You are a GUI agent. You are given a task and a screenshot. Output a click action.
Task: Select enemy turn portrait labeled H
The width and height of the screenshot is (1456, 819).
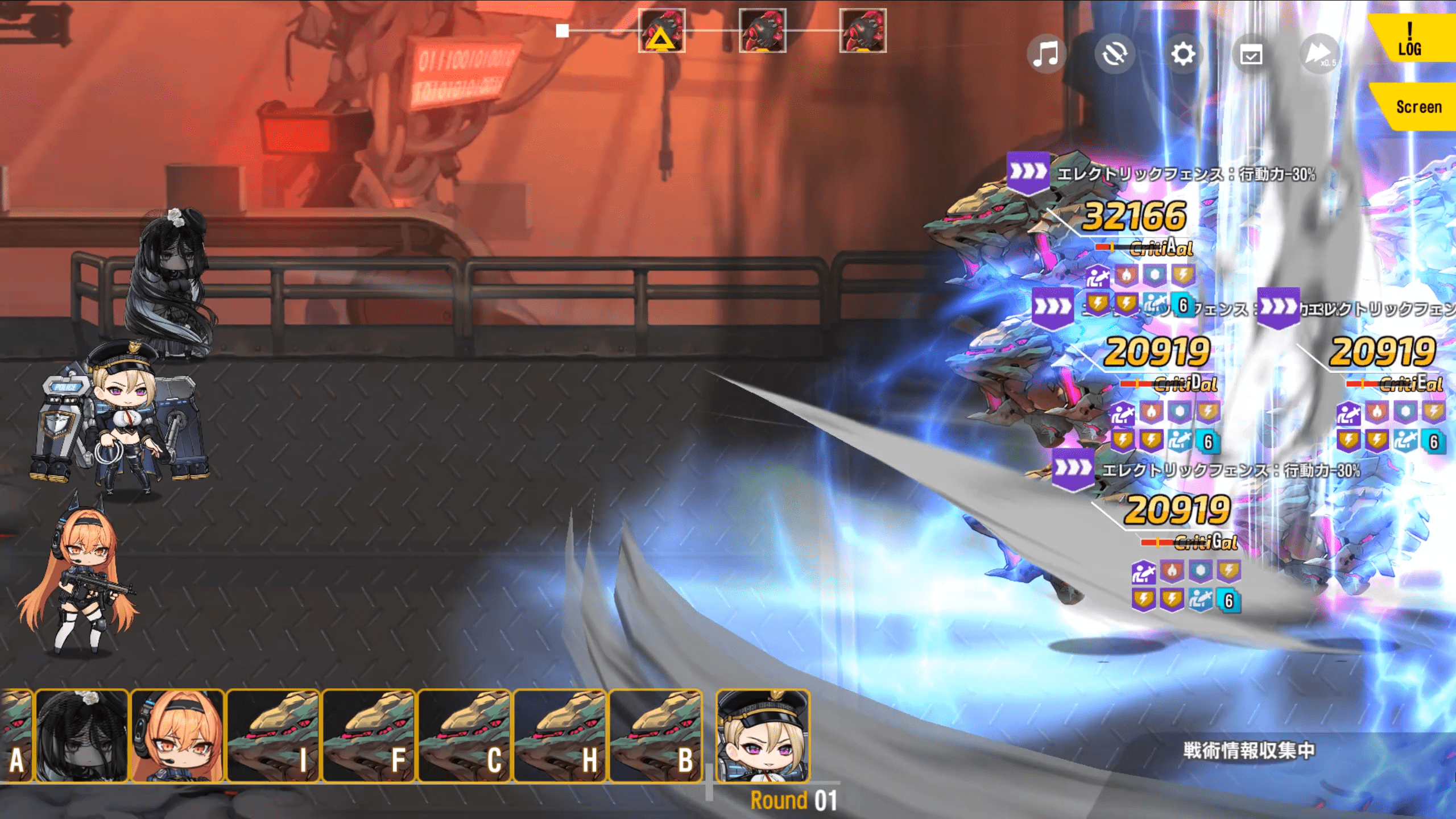point(560,735)
